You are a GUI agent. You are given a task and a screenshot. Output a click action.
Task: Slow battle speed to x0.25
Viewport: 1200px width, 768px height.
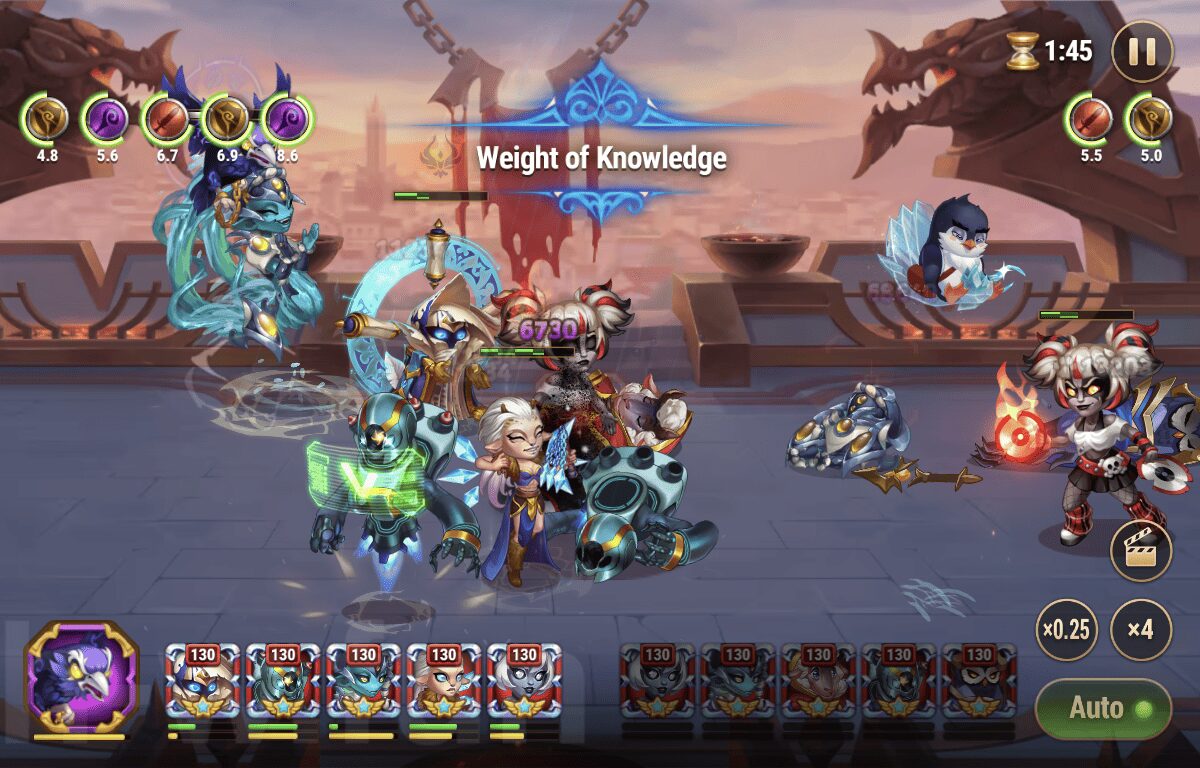click(x=1066, y=630)
